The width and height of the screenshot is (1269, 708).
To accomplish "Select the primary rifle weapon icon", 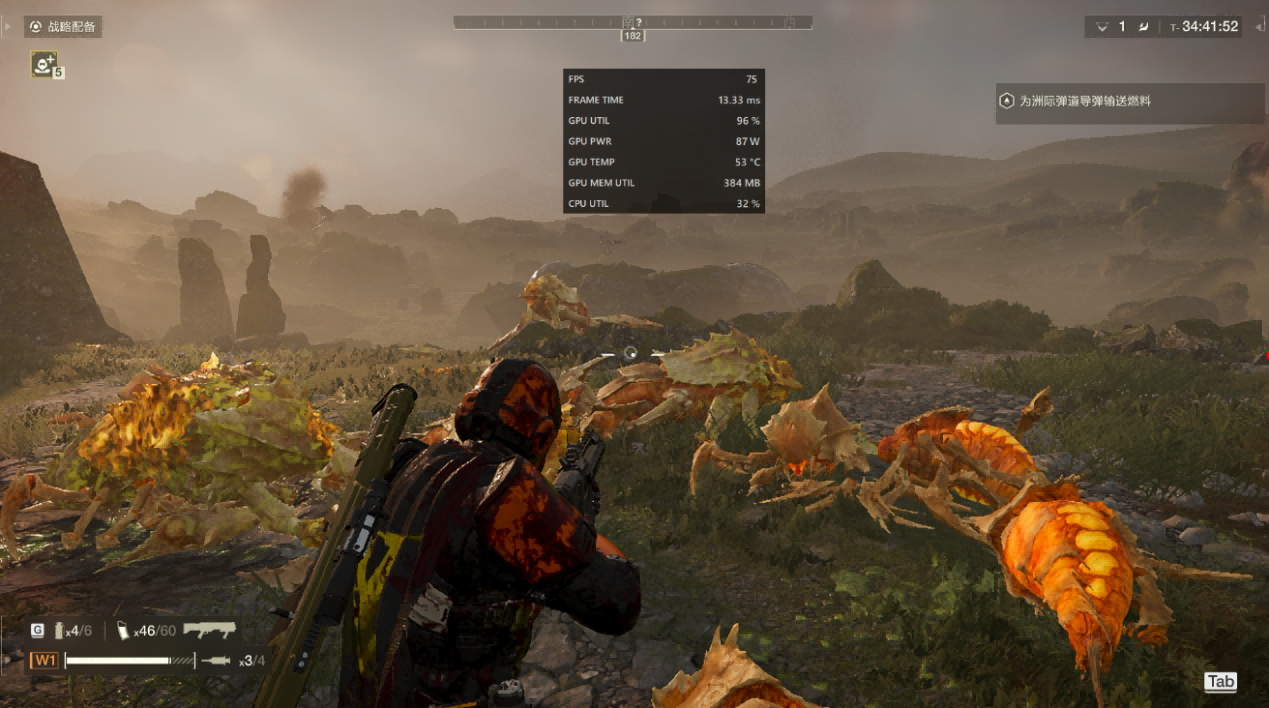I will 210,630.
